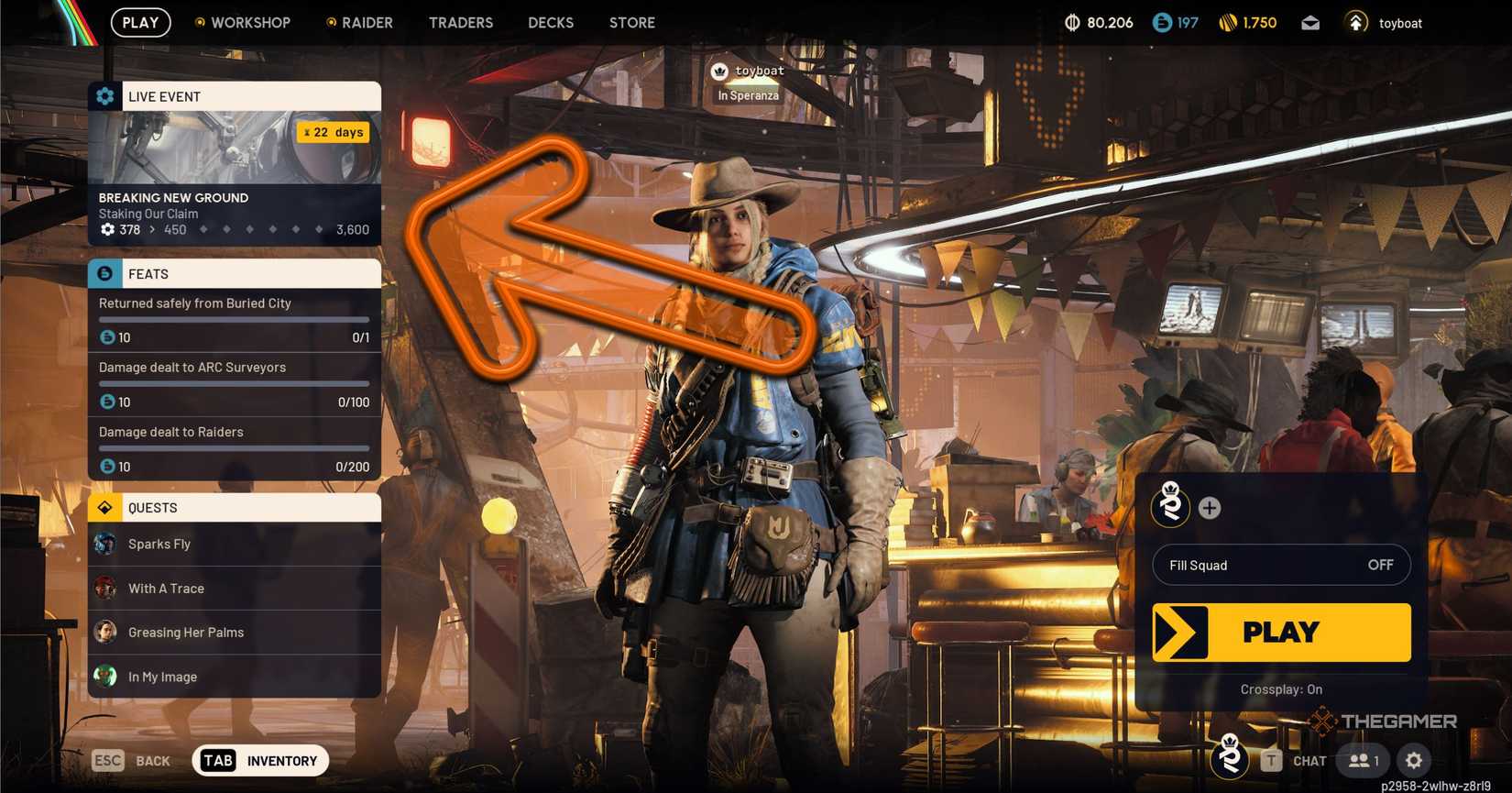The height and width of the screenshot is (793, 1512).
Task: Select the Quests panel diamond icon
Action: pyautogui.click(x=104, y=507)
